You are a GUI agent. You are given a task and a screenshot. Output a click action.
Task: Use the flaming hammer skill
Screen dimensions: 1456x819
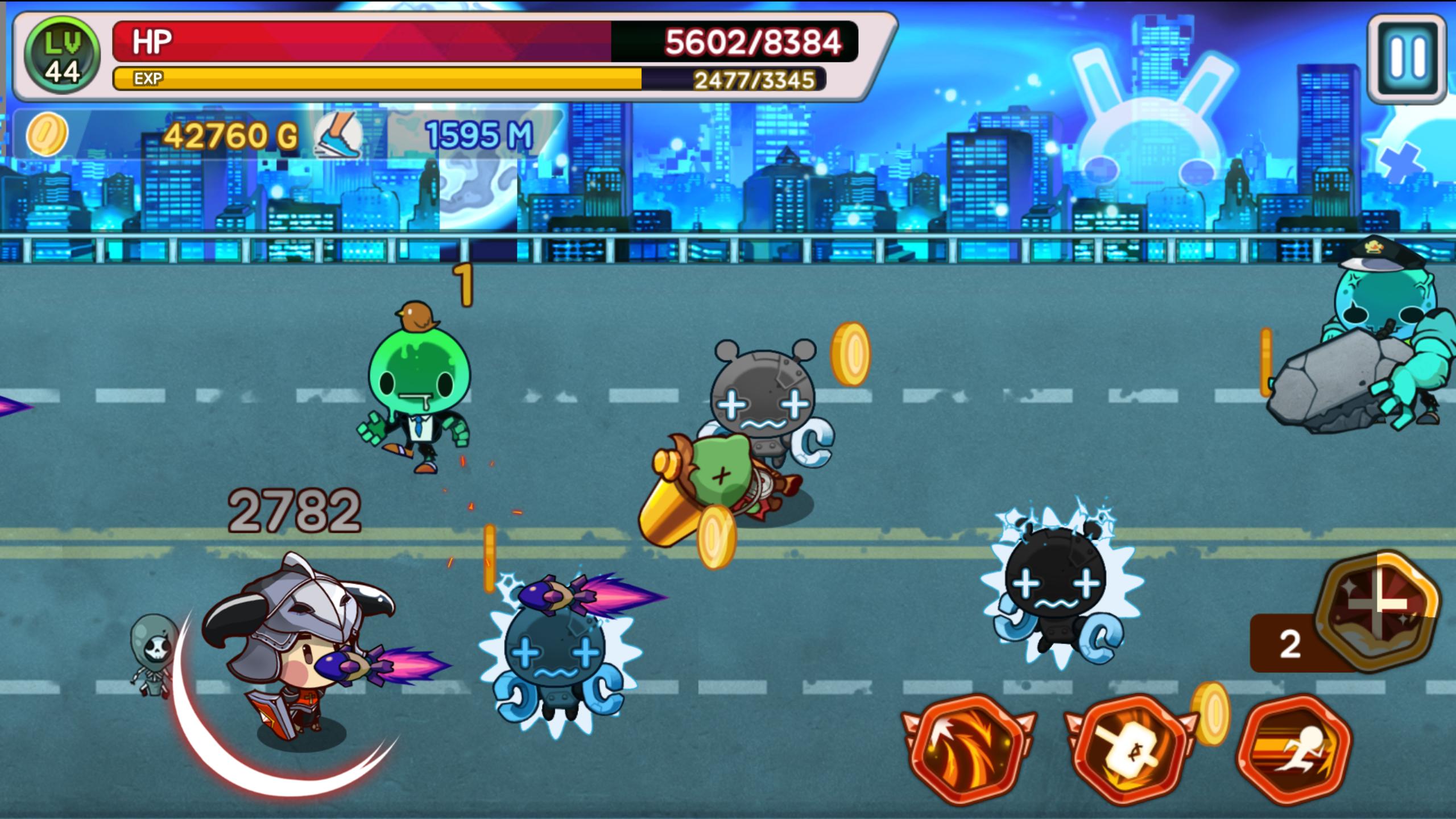(1129, 750)
